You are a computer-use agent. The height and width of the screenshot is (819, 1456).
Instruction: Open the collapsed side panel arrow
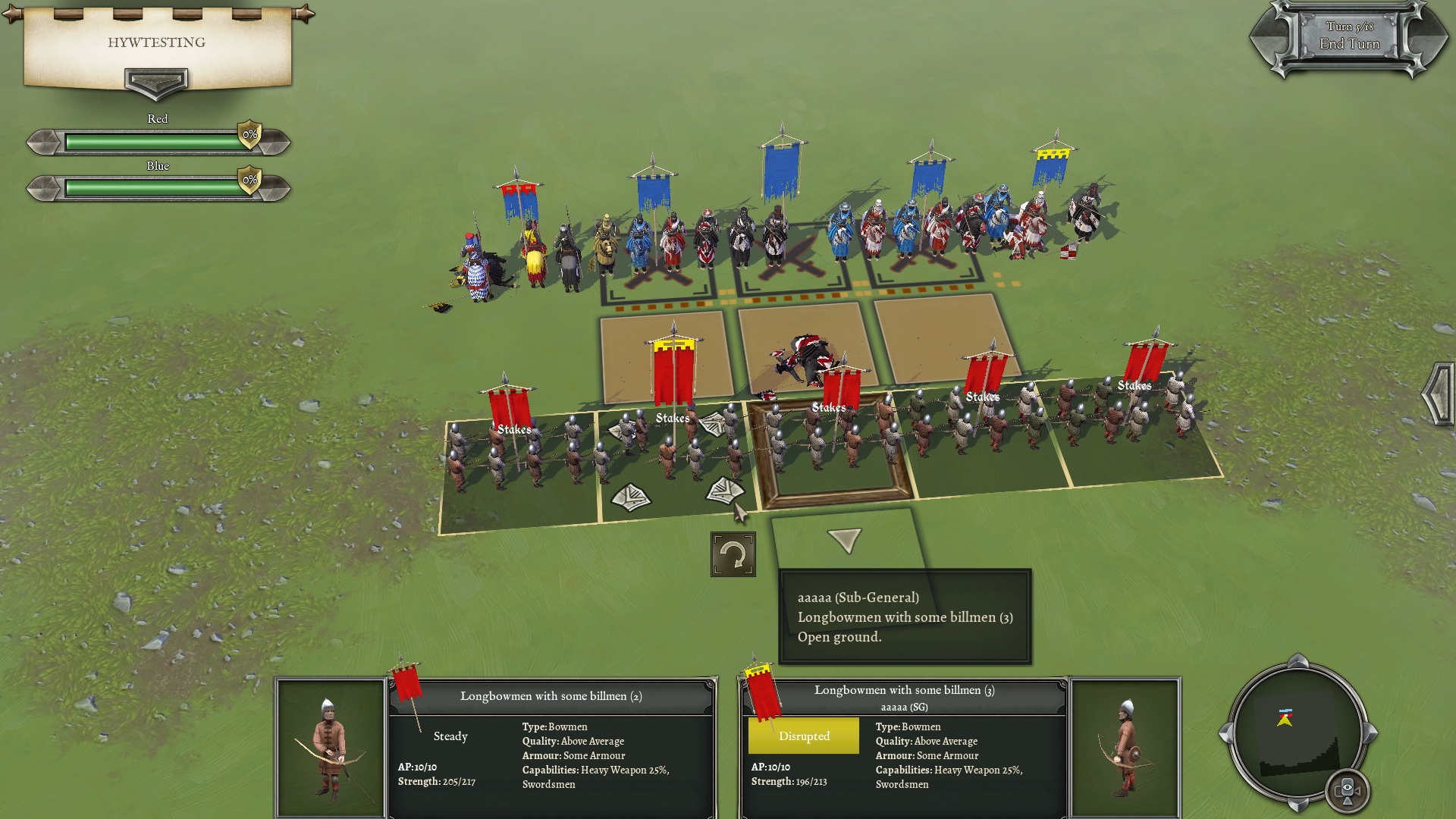(x=1438, y=393)
